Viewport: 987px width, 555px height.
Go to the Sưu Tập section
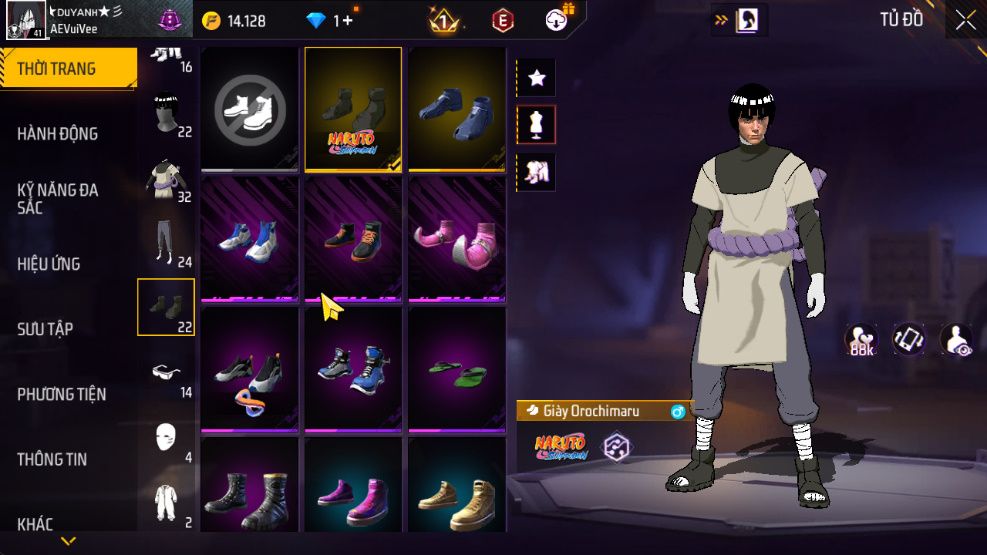tap(45, 329)
